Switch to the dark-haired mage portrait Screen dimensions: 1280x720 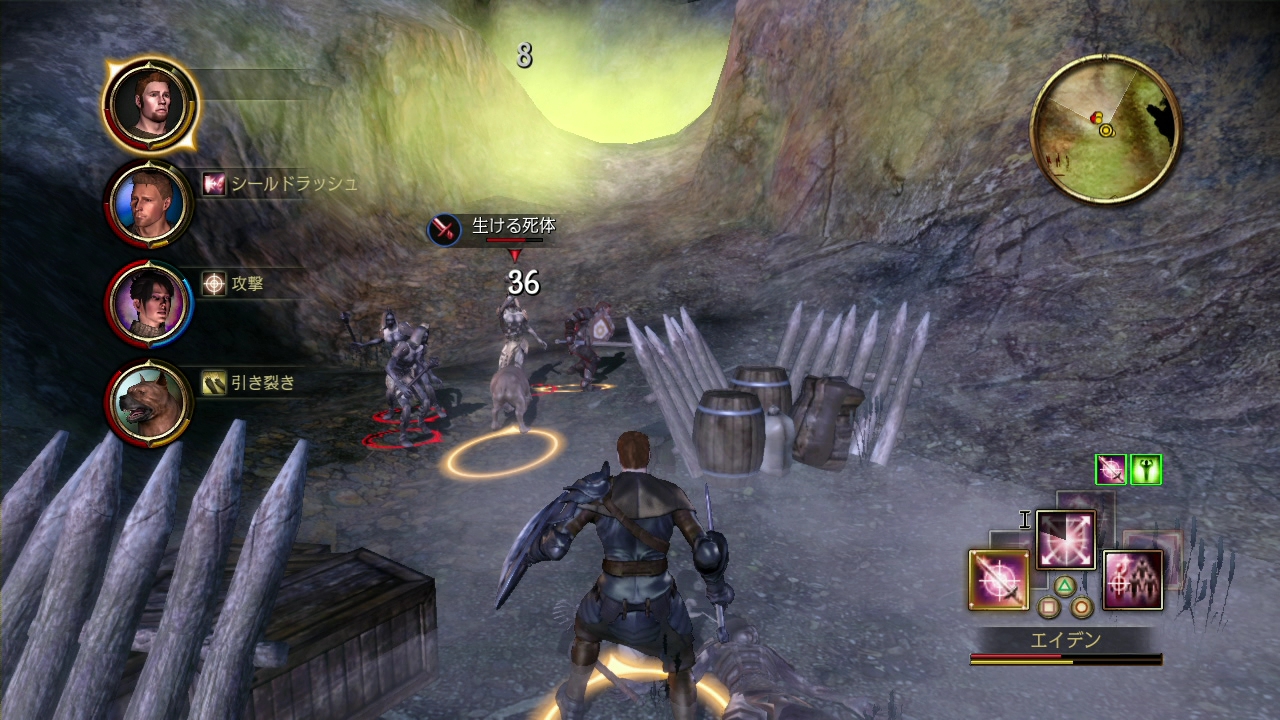149,302
